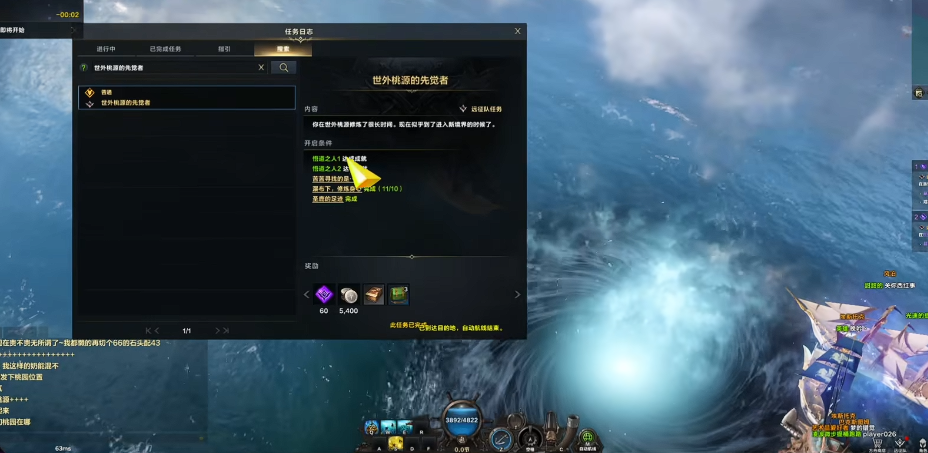This screenshot has width=928, height=453.
Task: Select the silver coin reward icon
Action: click(349, 294)
